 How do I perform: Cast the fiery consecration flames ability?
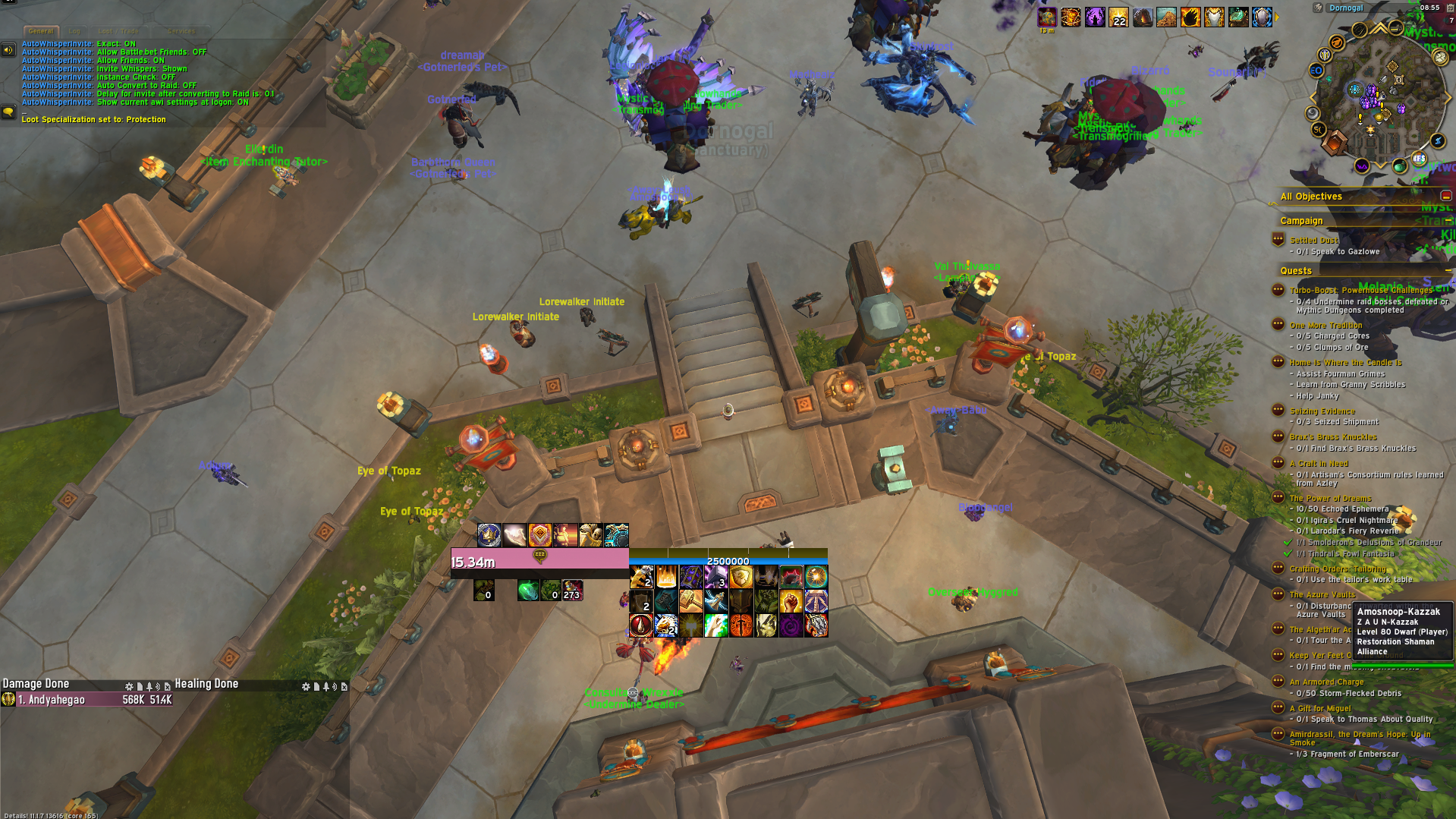coord(665,577)
